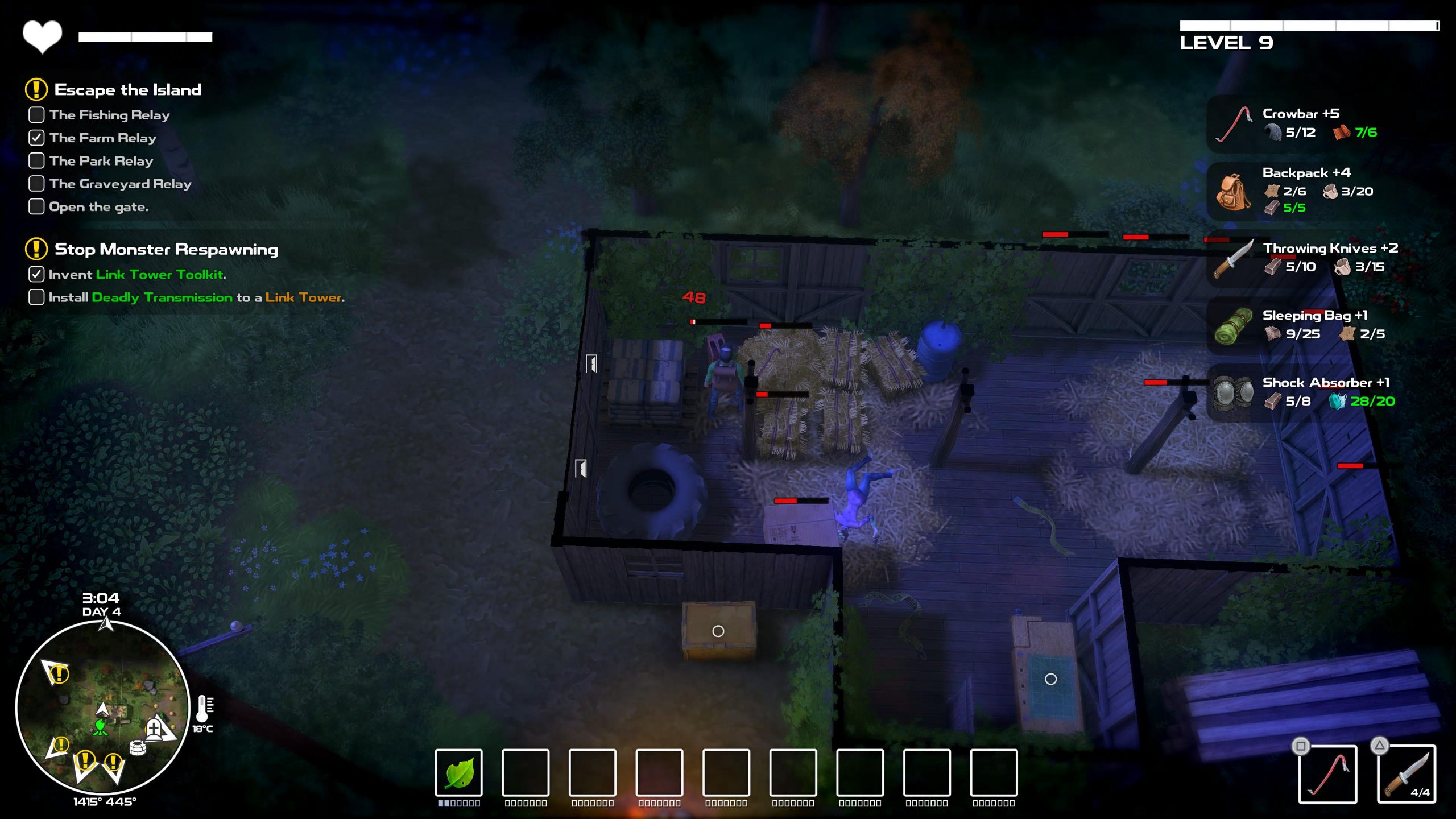1456x819 pixels.
Task: Click The Park Relay objective checkbox
Action: click(x=36, y=161)
